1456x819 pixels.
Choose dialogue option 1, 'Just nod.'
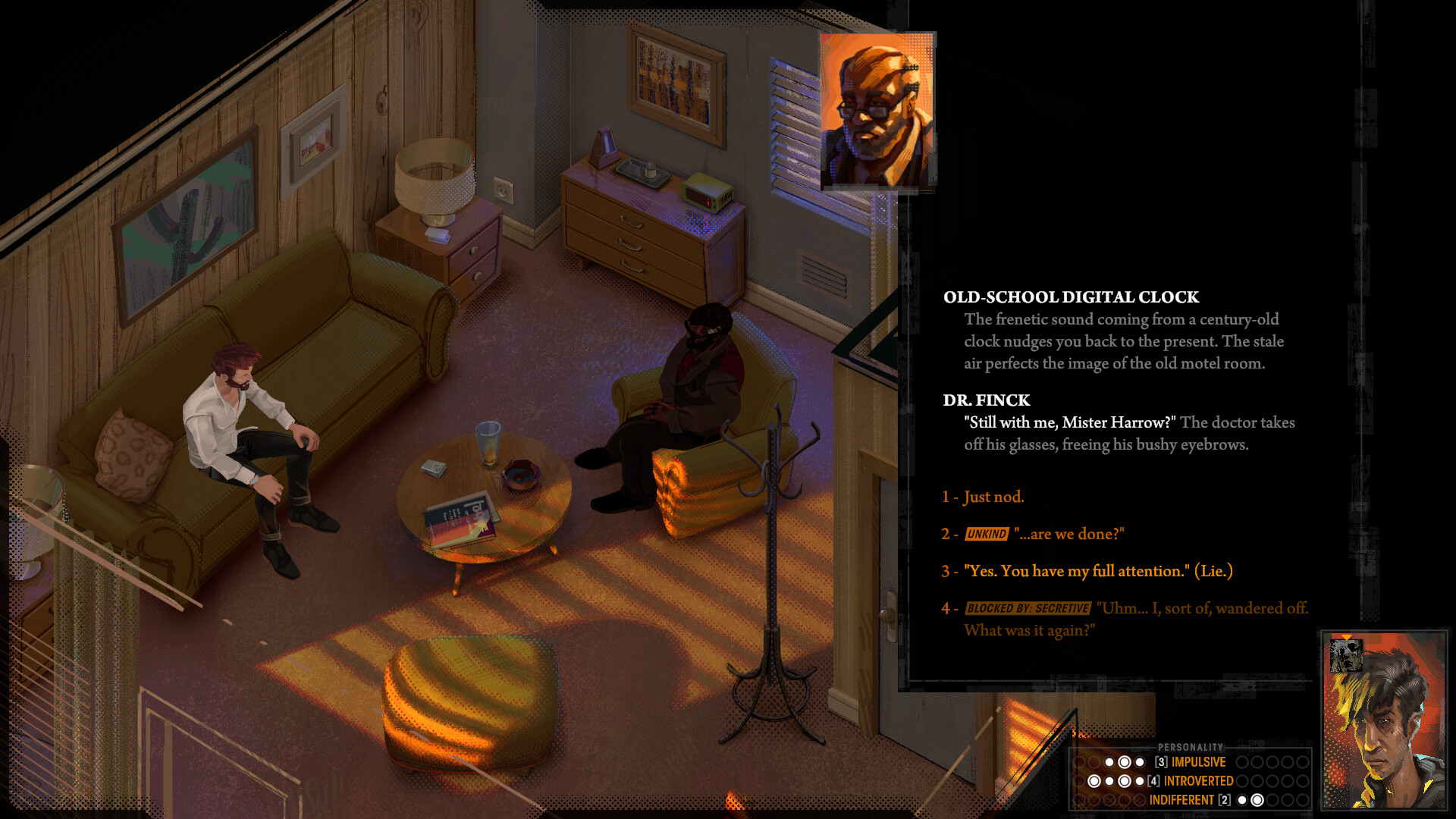[993, 497]
